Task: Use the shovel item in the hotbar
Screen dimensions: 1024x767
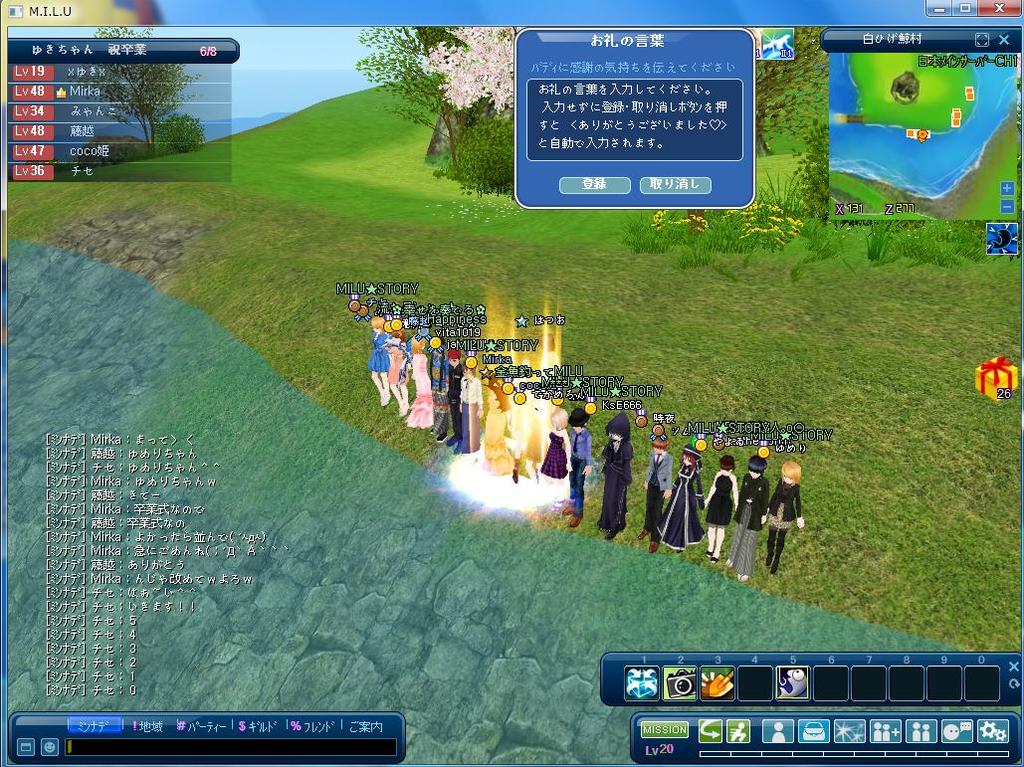Action: [718, 683]
